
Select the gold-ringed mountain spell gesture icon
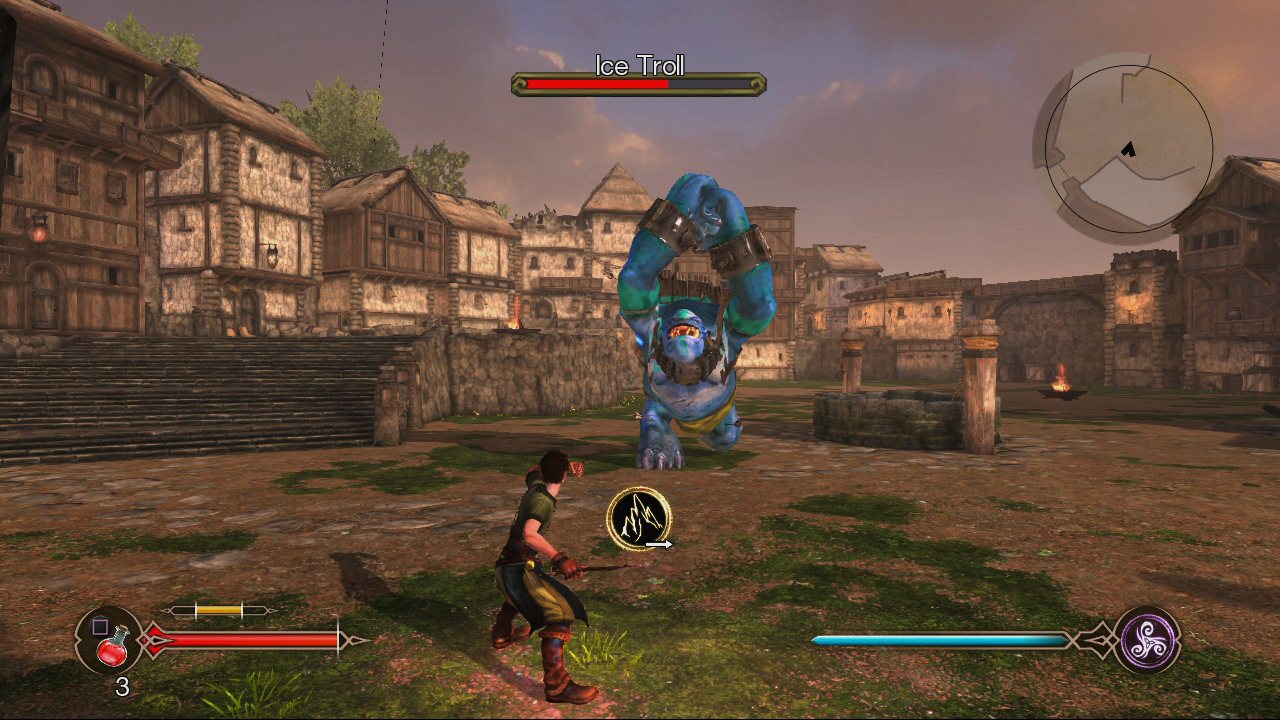[x=637, y=517]
